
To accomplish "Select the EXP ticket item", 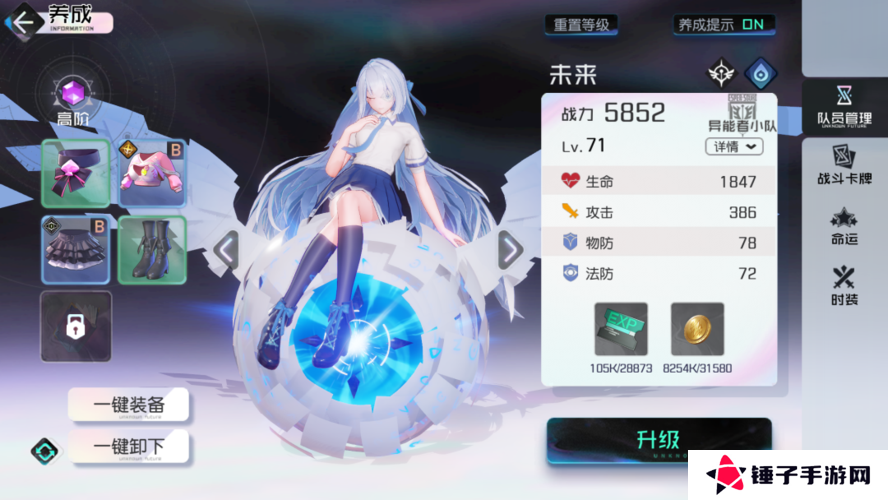I will (x=621, y=330).
